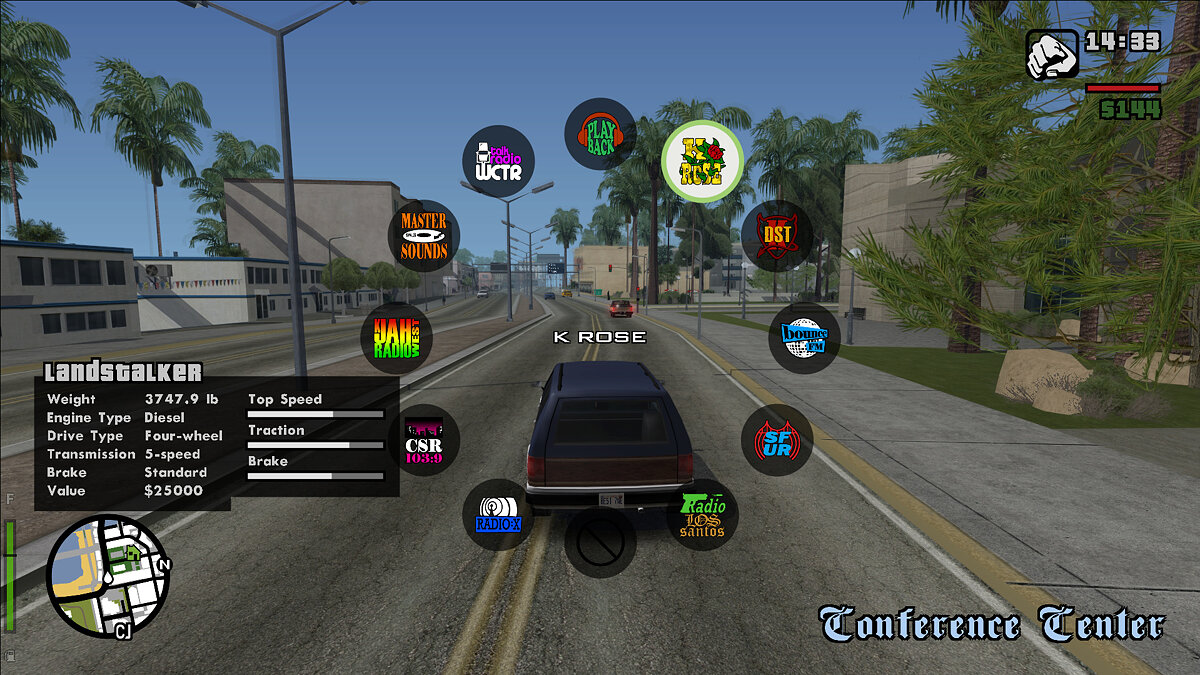The image size is (1200, 675).
Task: Switch to Bounce FM station
Action: pos(804,338)
